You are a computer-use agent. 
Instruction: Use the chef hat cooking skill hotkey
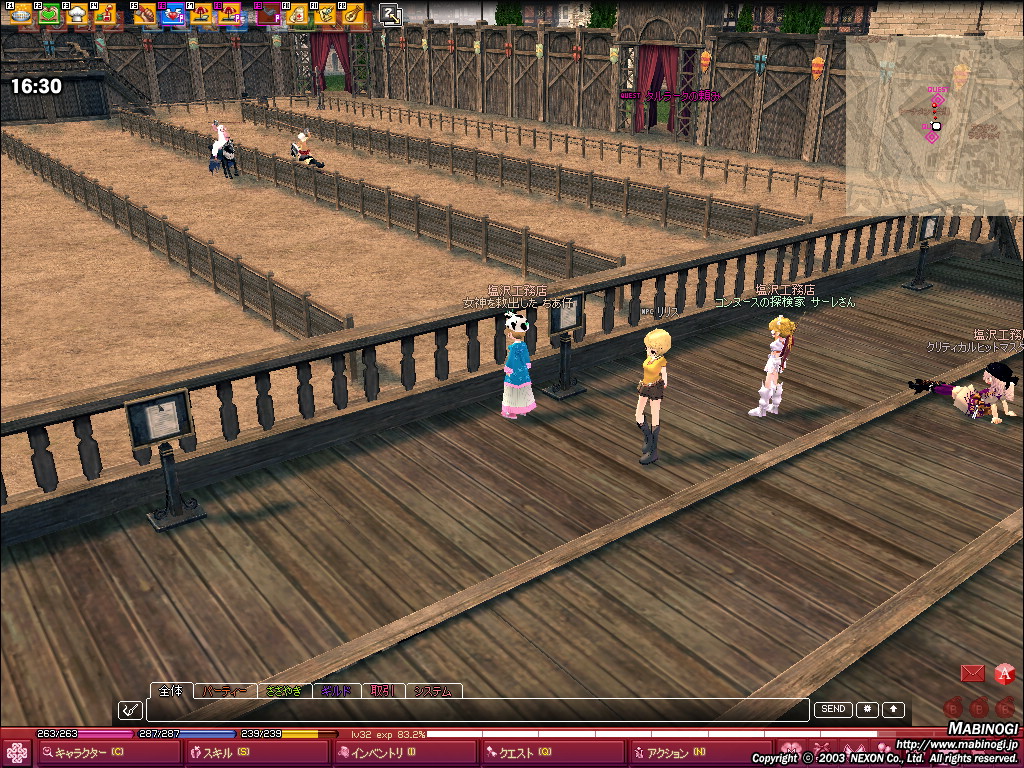(x=76, y=14)
